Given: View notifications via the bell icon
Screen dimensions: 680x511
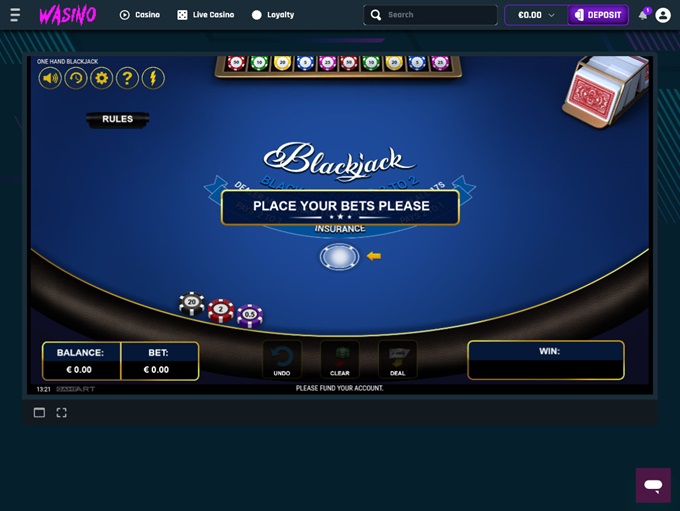Looking at the screenshot, I should [643, 15].
